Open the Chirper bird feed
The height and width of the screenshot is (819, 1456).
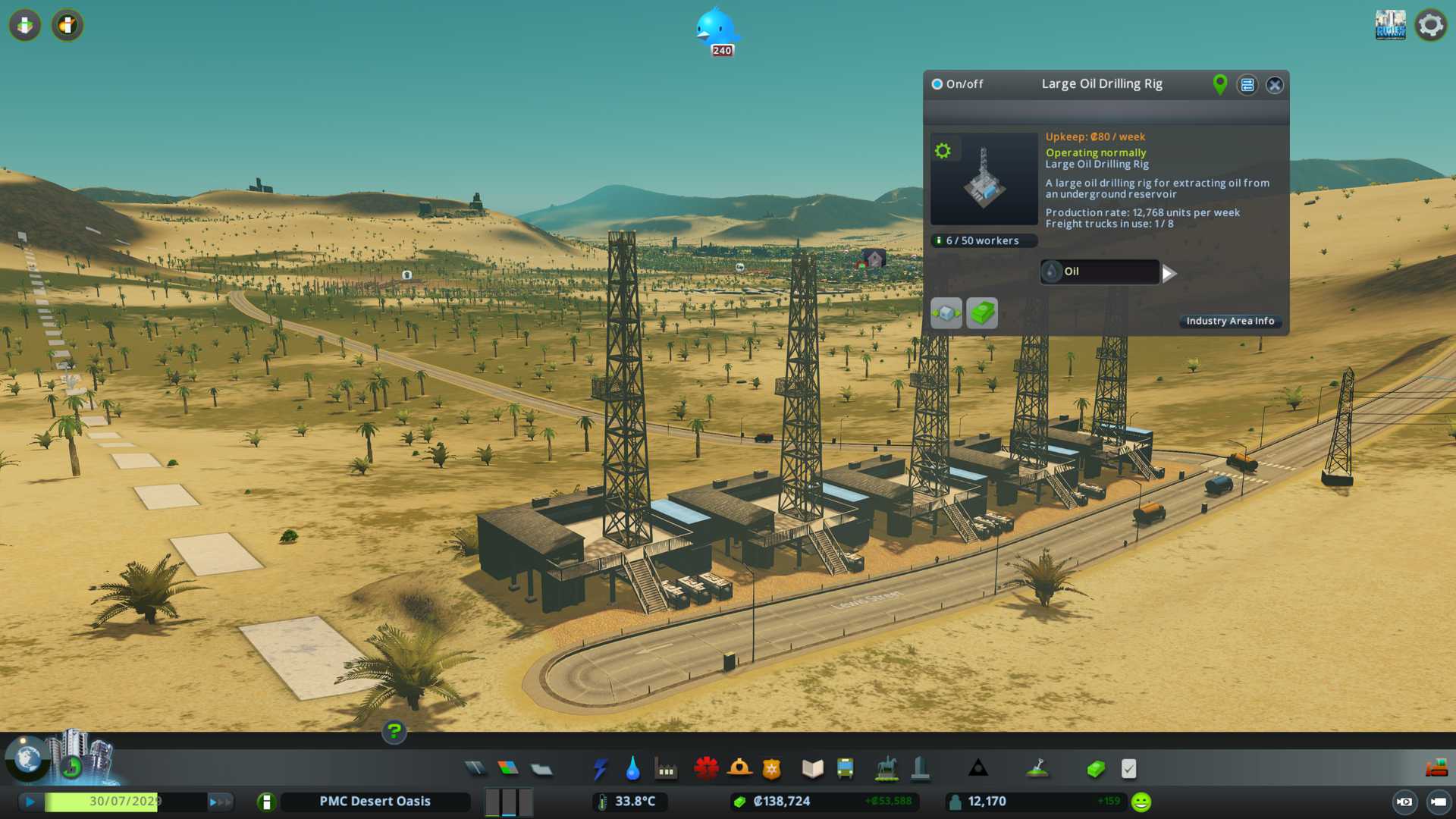[x=716, y=30]
